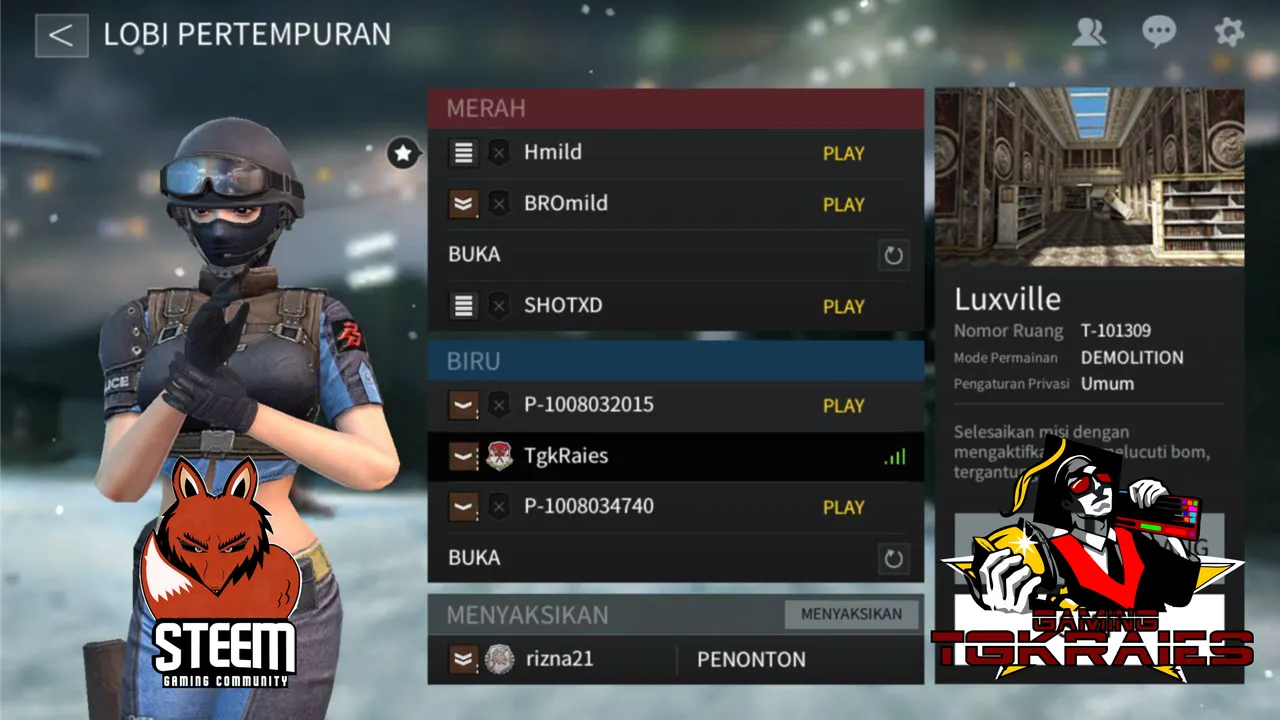Click the red team MERAH header
1280x720 pixels.
(675, 108)
